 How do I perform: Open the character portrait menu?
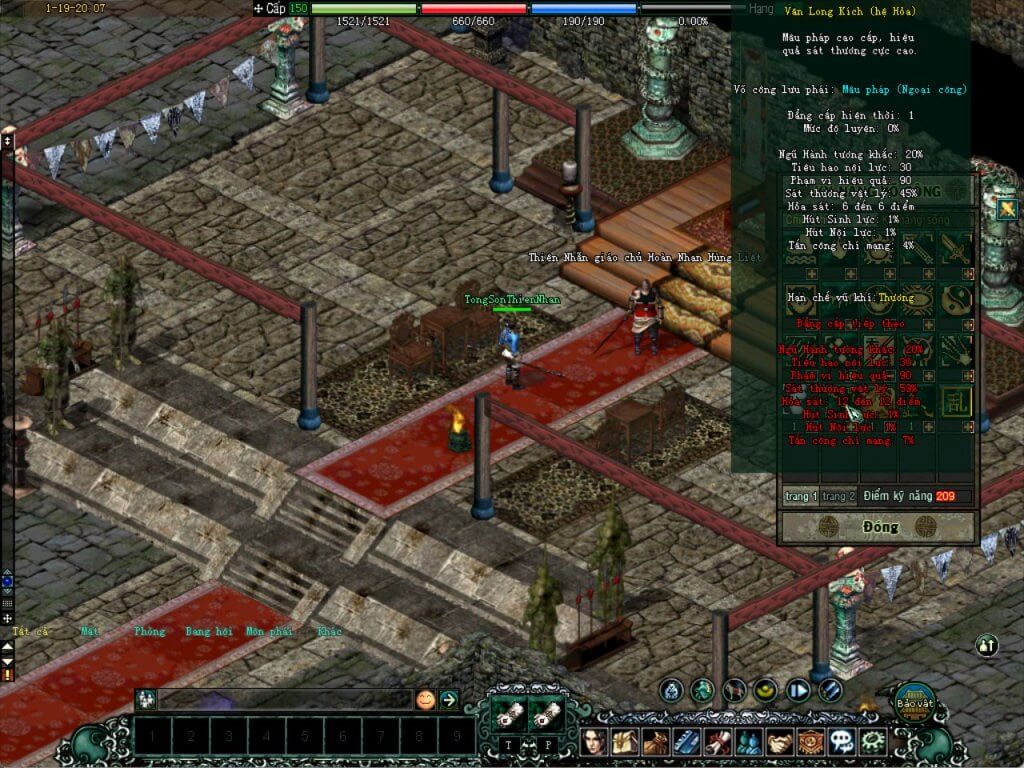(595, 742)
